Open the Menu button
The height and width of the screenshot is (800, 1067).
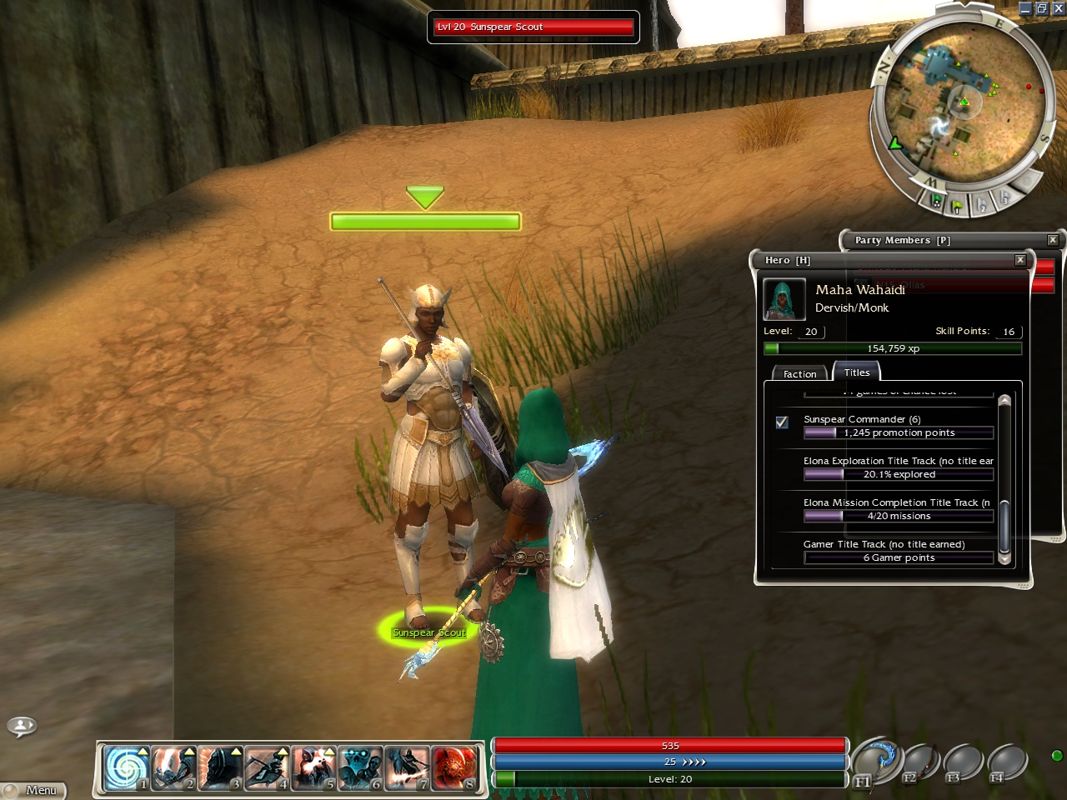(37, 790)
